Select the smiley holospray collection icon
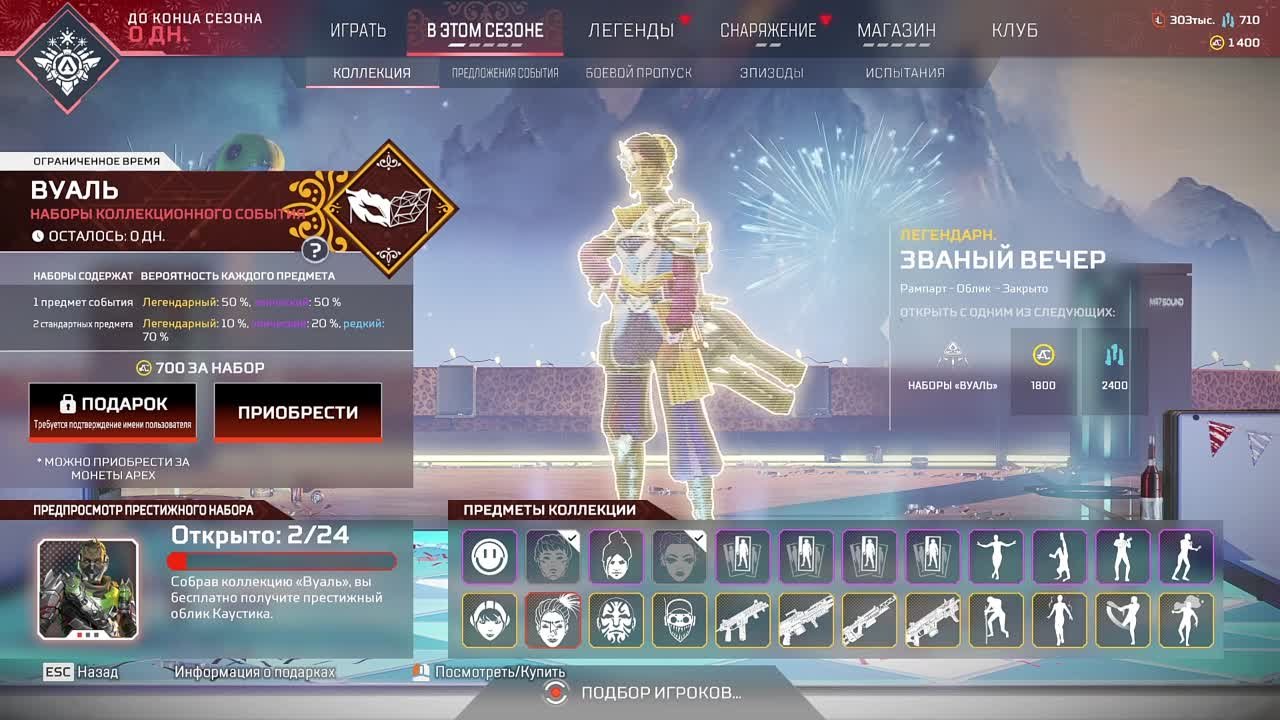The height and width of the screenshot is (720, 1280). tap(487, 556)
